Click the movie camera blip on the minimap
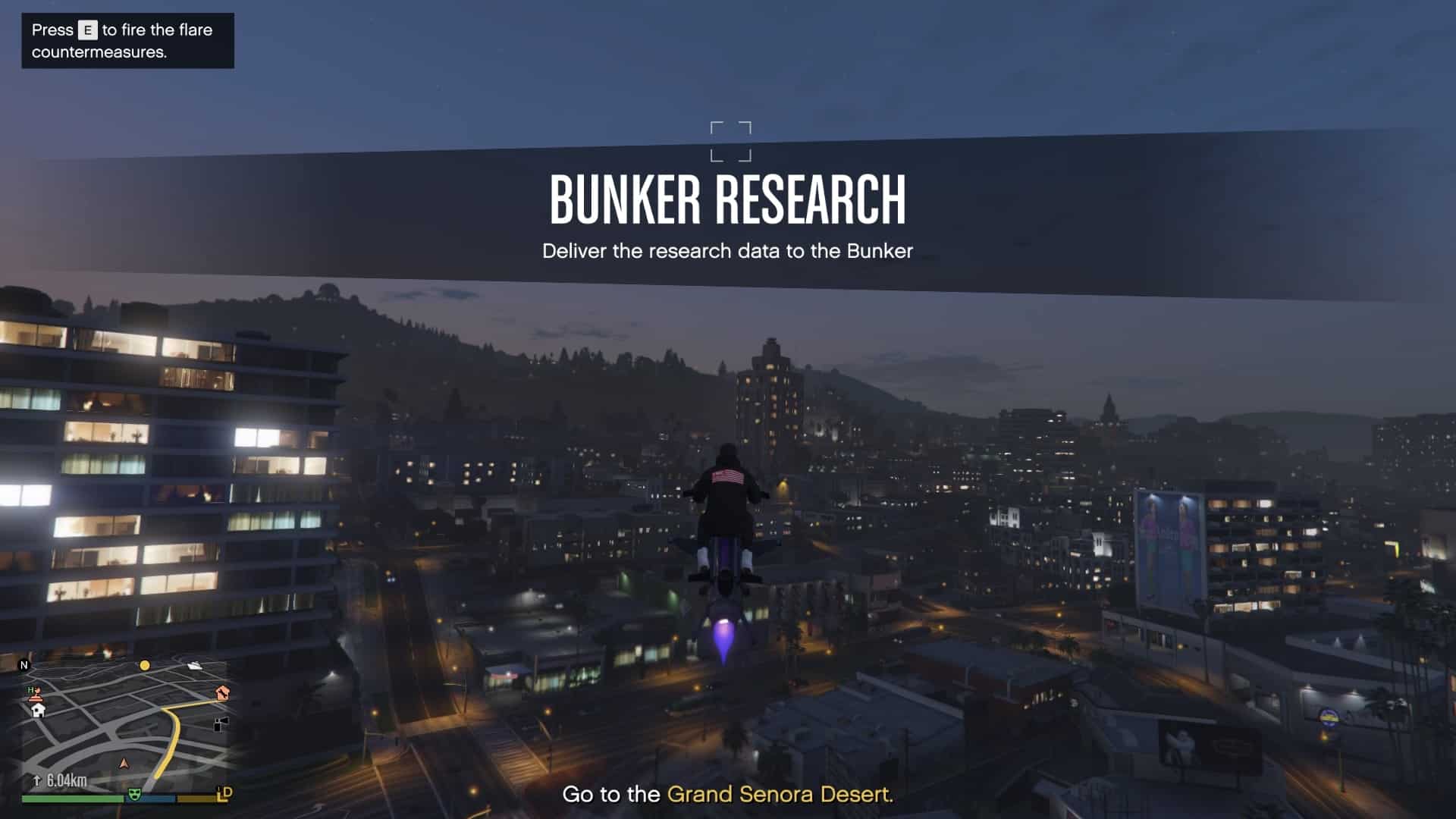1456x819 pixels. pos(221,724)
